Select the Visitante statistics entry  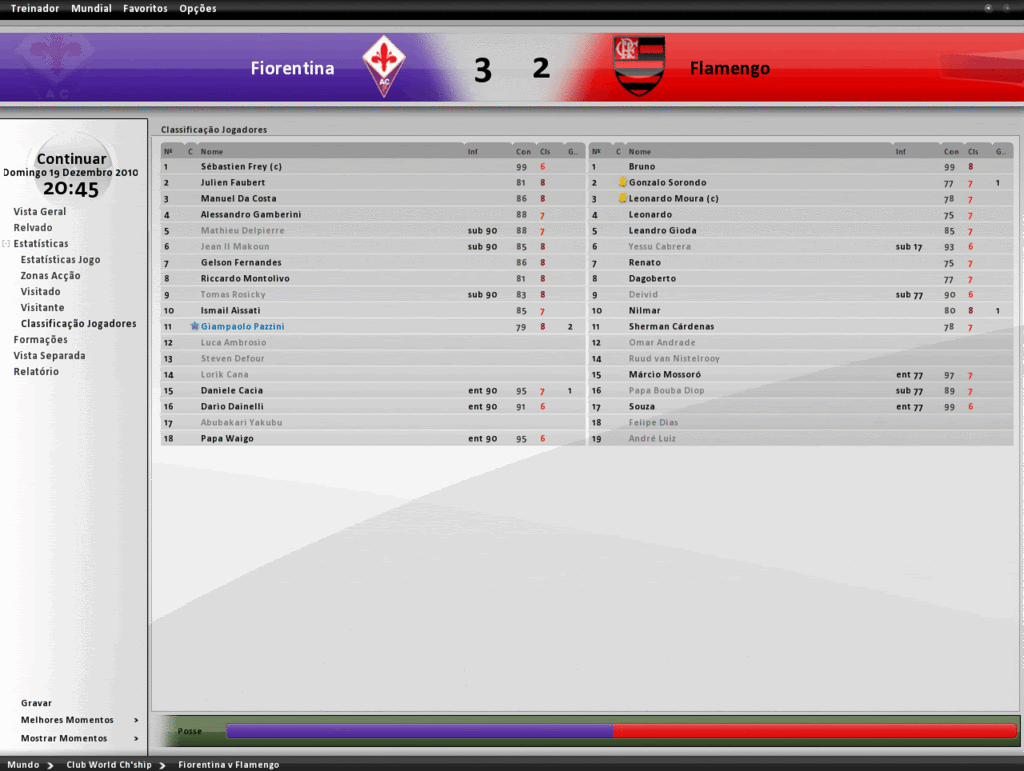click(42, 308)
